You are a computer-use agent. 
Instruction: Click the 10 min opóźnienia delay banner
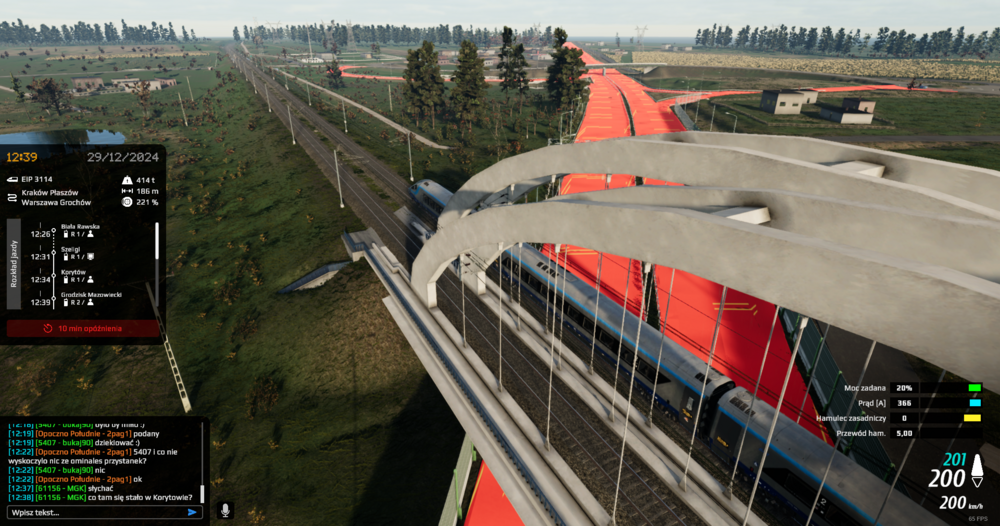[x=83, y=328]
